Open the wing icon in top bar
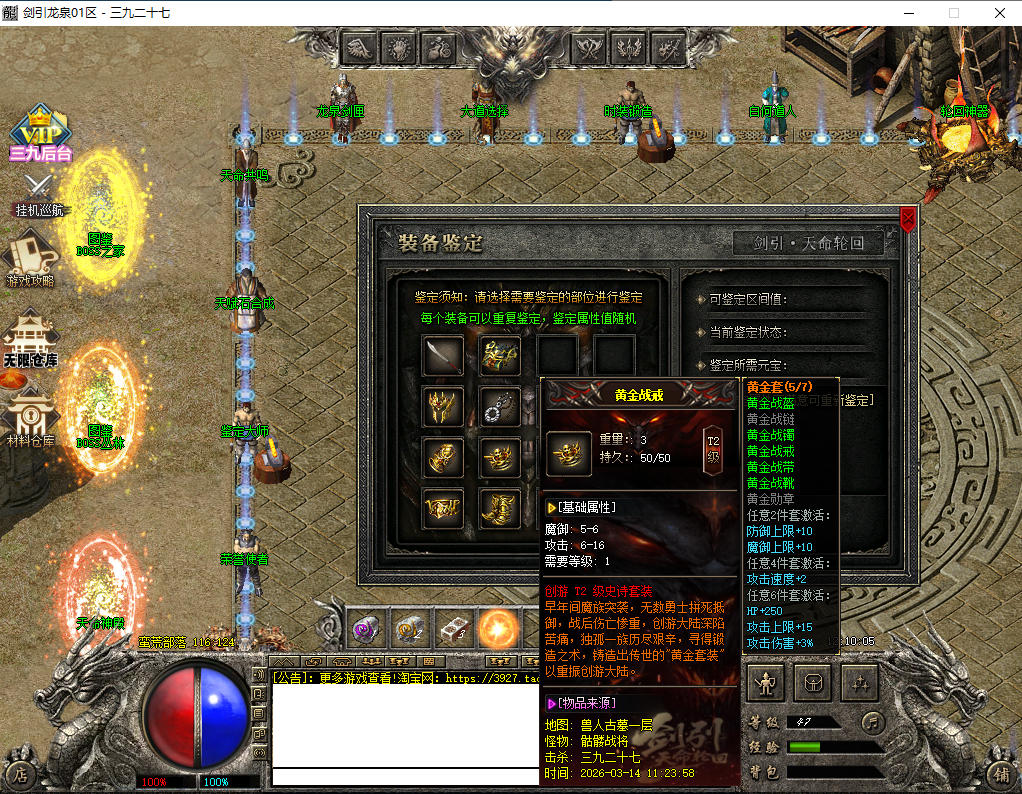 coord(360,47)
